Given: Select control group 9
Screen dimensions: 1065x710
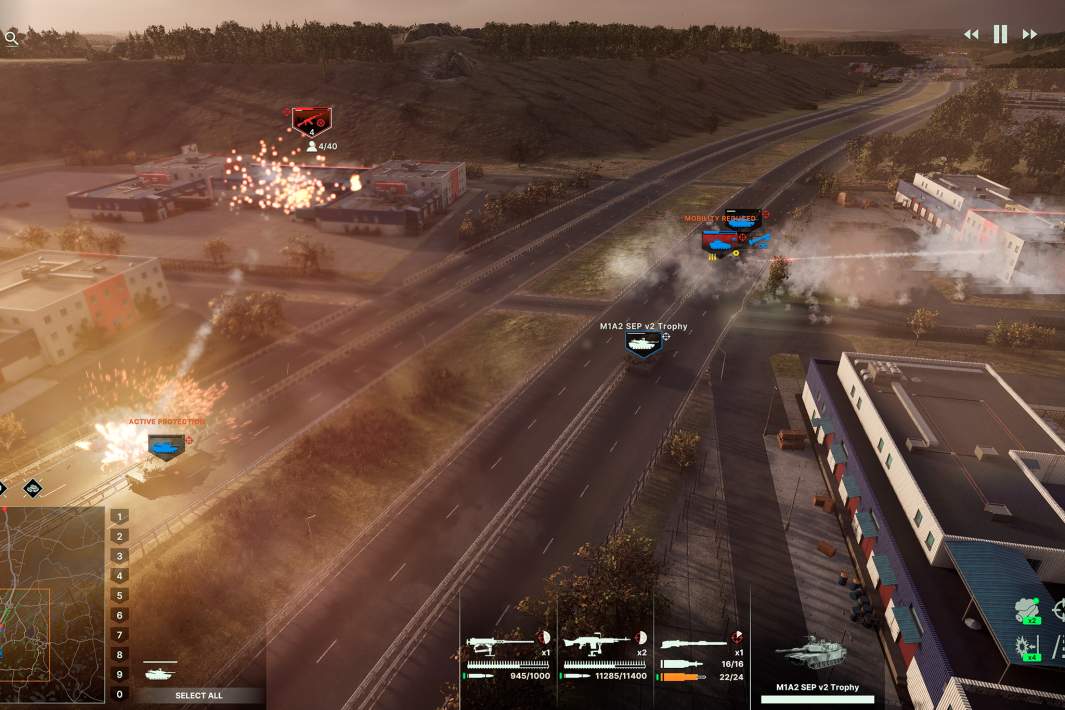Looking at the screenshot, I should click(120, 675).
